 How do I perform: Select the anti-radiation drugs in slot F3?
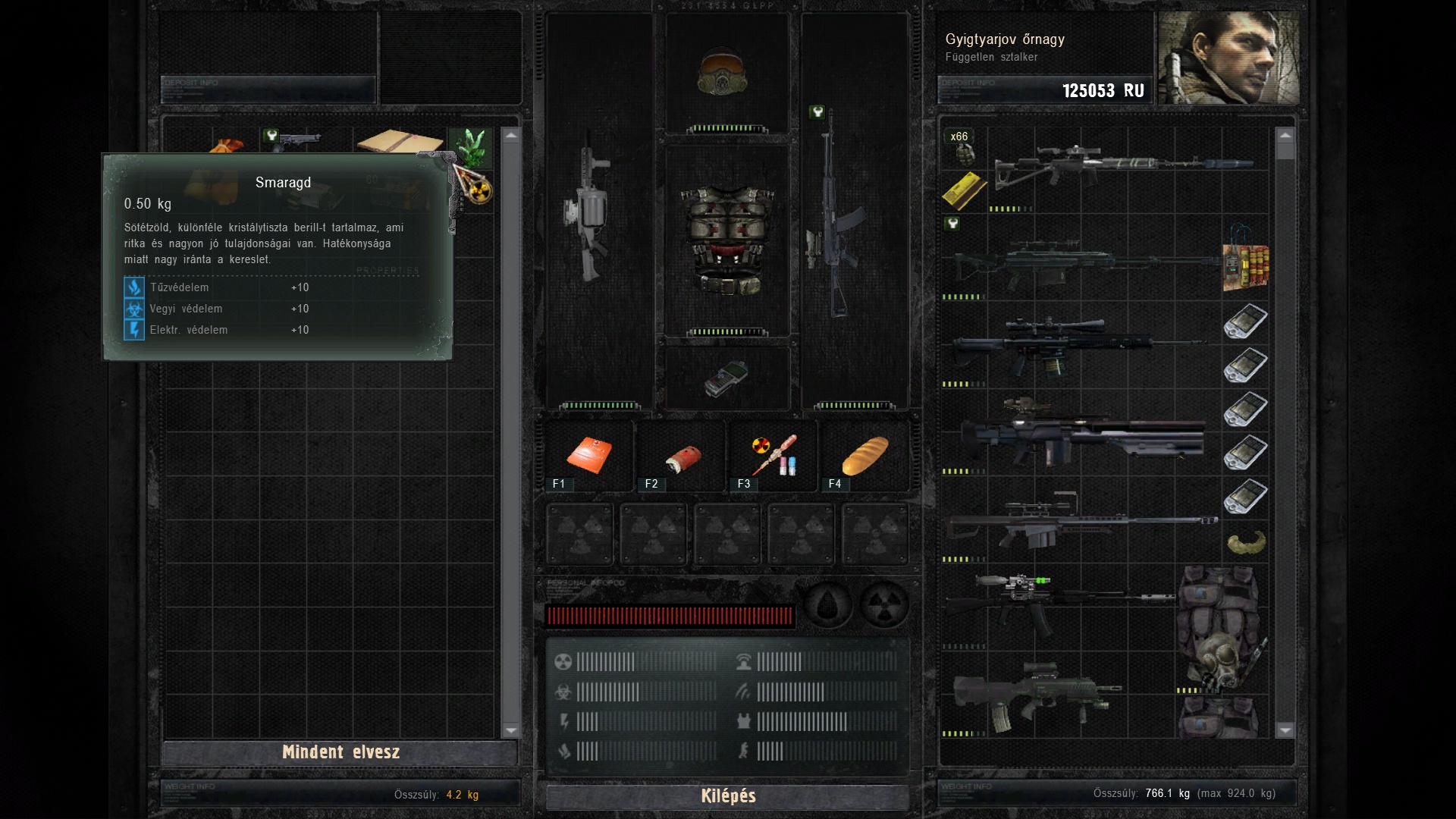coord(773,455)
